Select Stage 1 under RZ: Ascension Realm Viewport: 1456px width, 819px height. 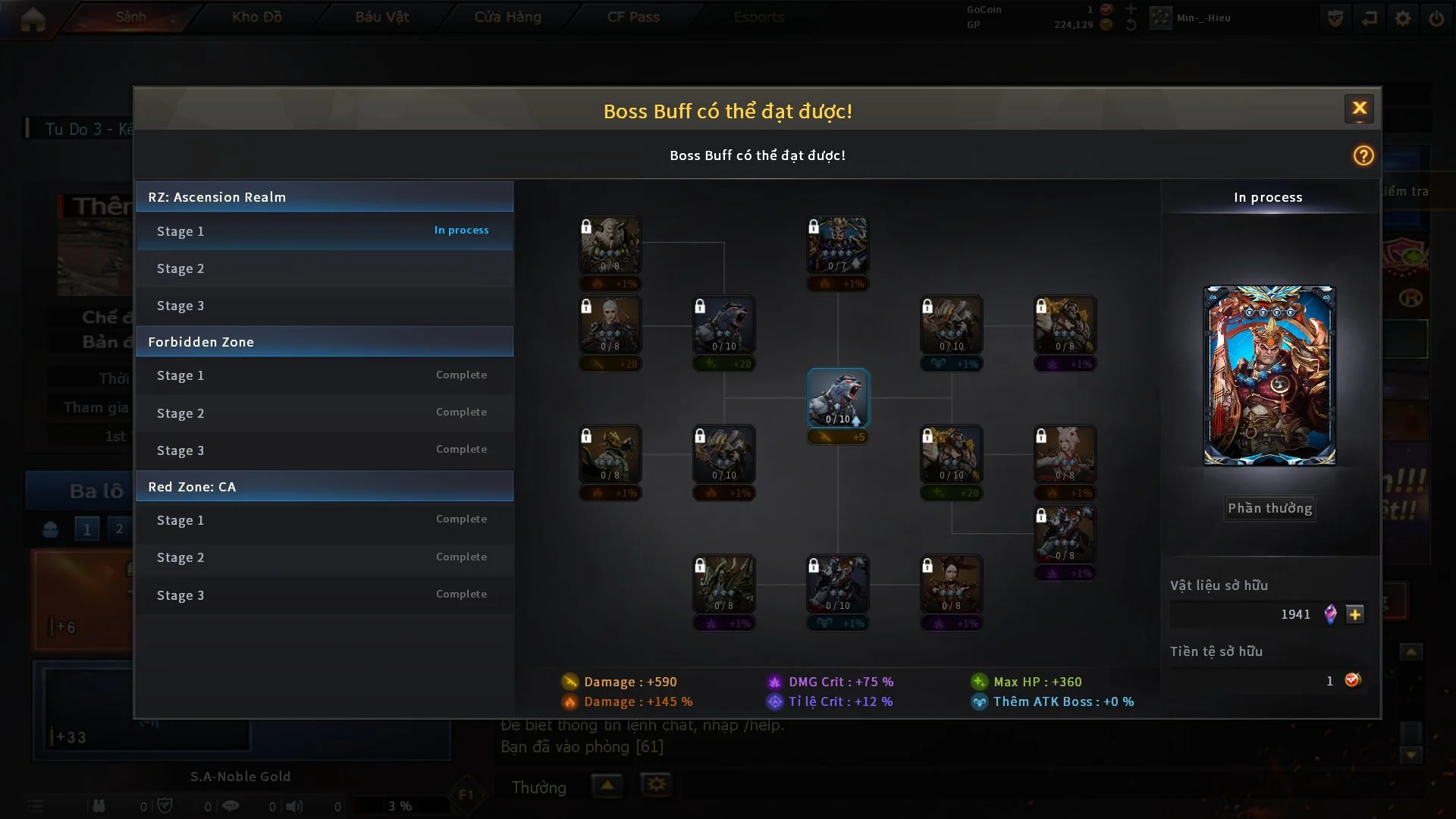click(x=325, y=231)
